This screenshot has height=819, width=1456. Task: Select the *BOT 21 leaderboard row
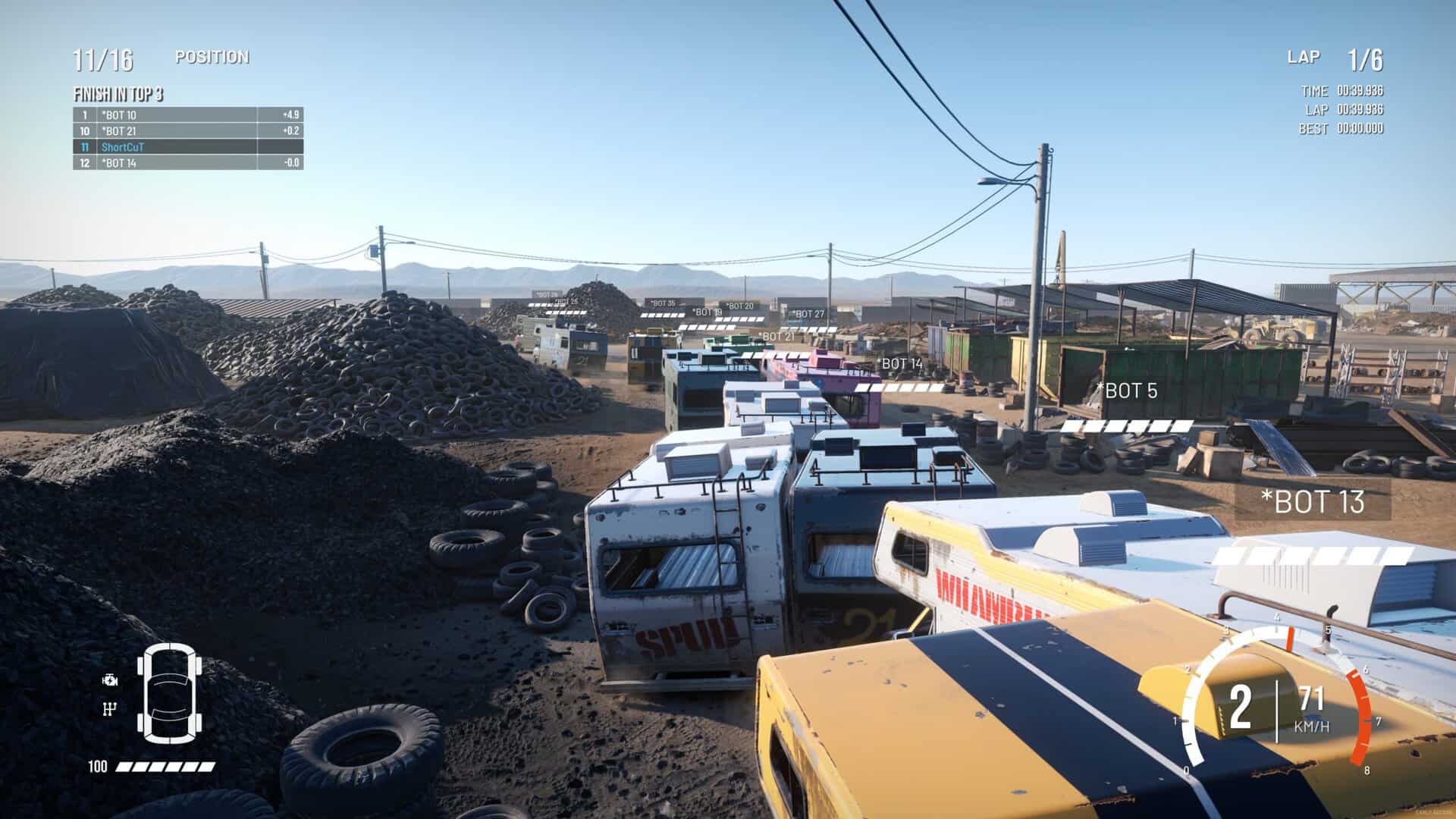tap(188, 131)
